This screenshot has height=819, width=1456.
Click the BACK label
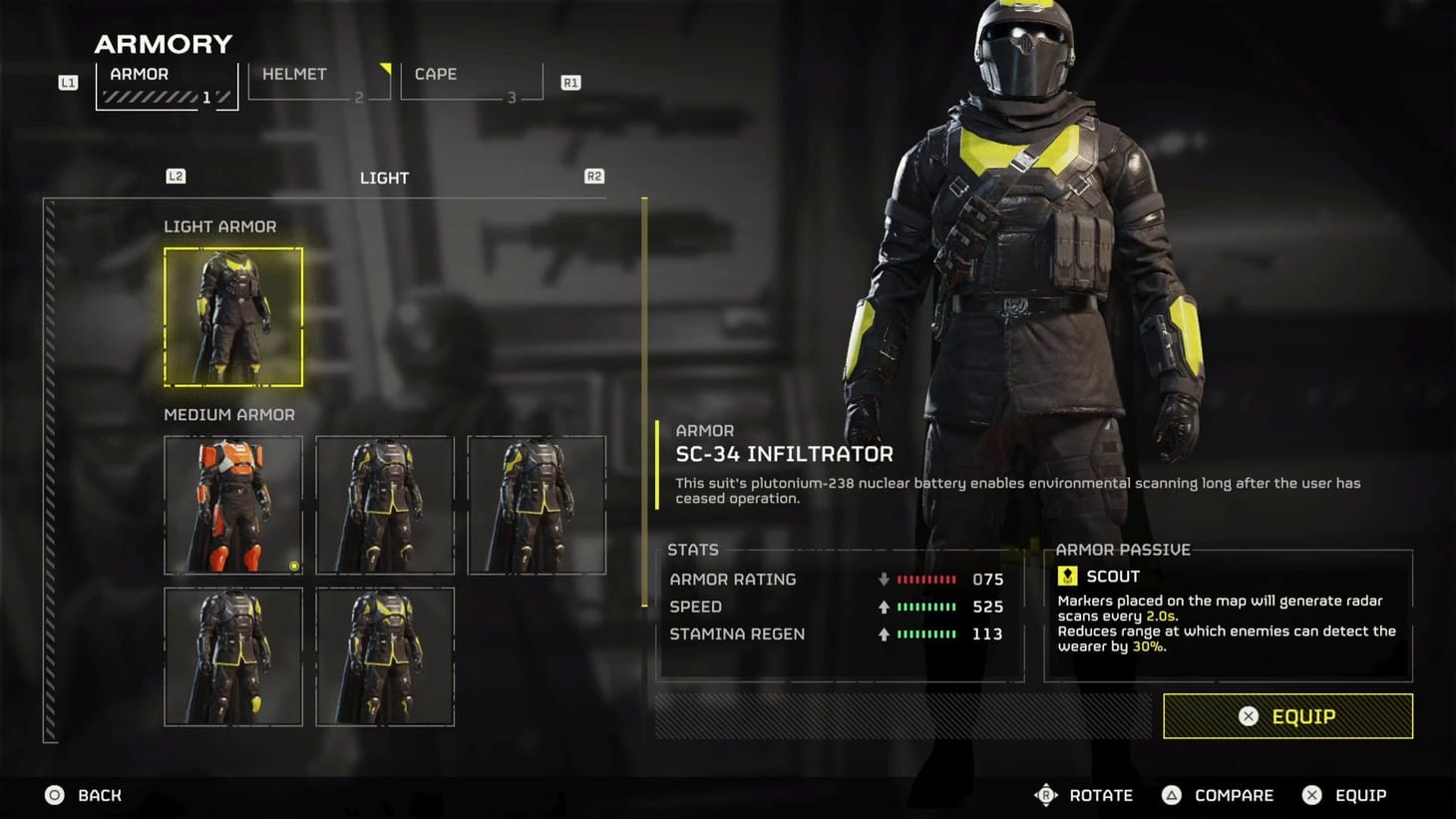point(98,795)
